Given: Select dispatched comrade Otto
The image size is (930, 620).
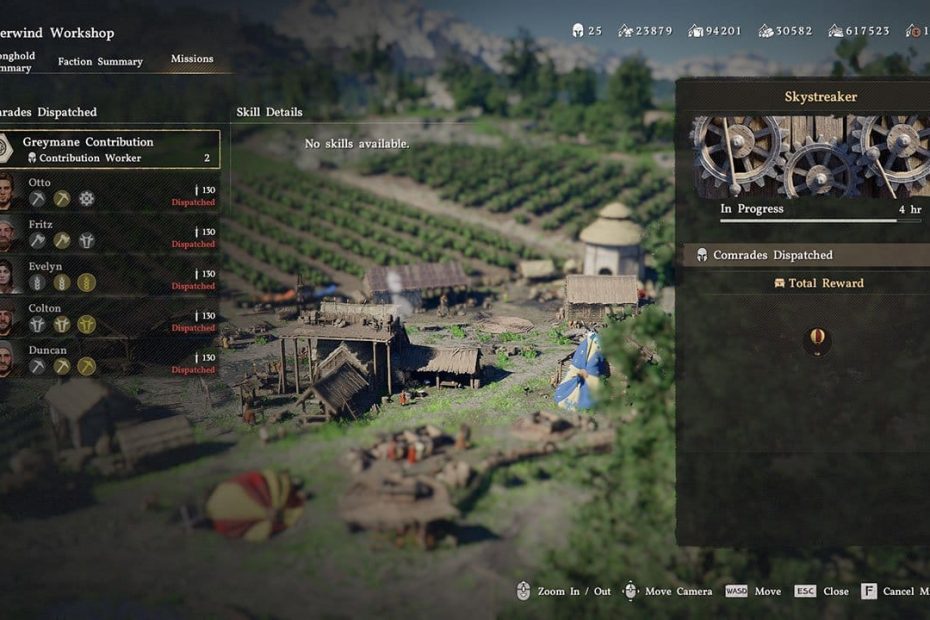Looking at the screenshot, I should pos(110,191).
